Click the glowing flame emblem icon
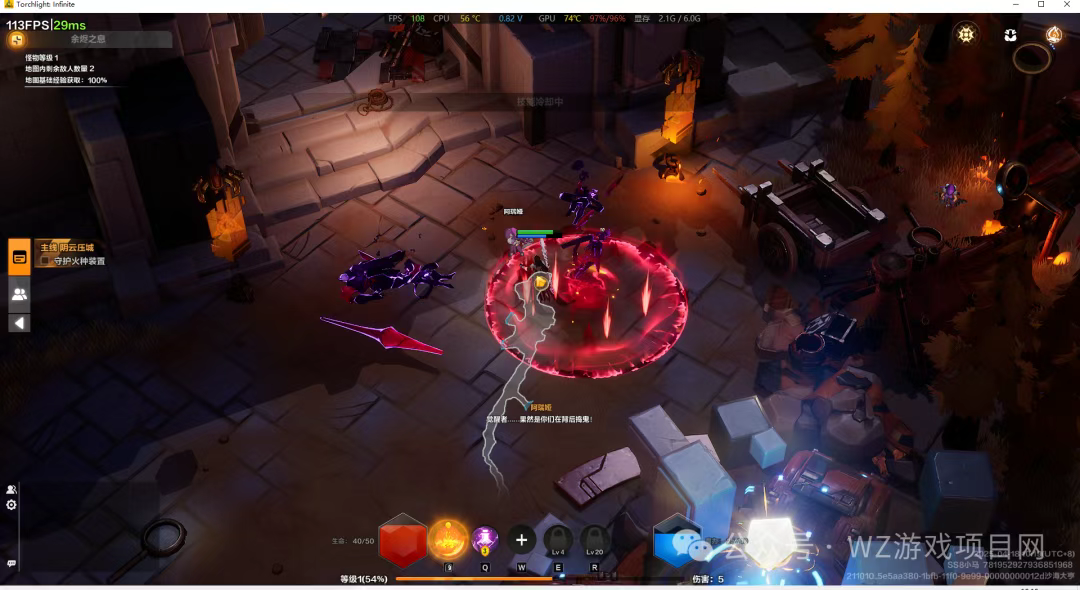The image size is (1080, 590). [x=1053, y=35]
